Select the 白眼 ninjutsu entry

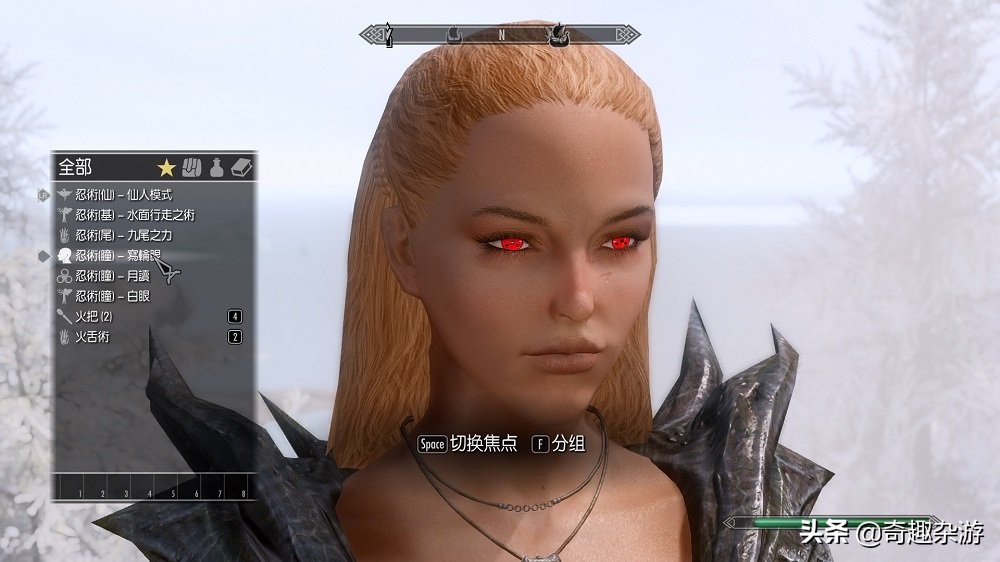coord(106,296)
